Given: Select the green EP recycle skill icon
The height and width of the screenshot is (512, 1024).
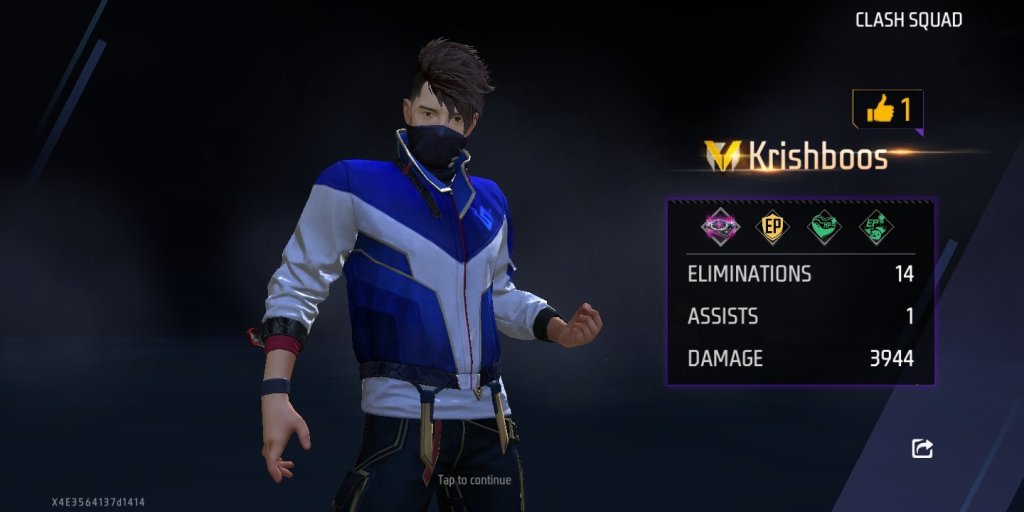Looking at the screenshot, I should click(x=876, y=226).
